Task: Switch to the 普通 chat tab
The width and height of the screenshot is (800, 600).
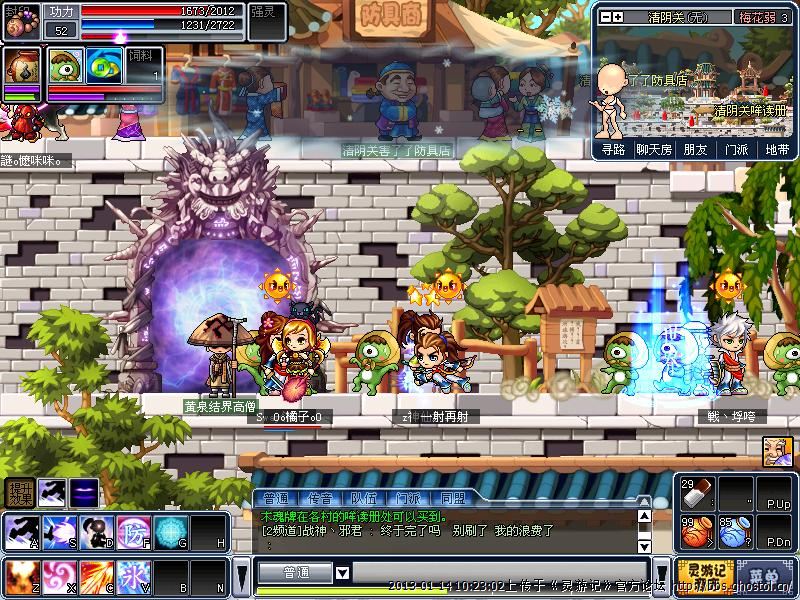Action: [x=275, y=498]
